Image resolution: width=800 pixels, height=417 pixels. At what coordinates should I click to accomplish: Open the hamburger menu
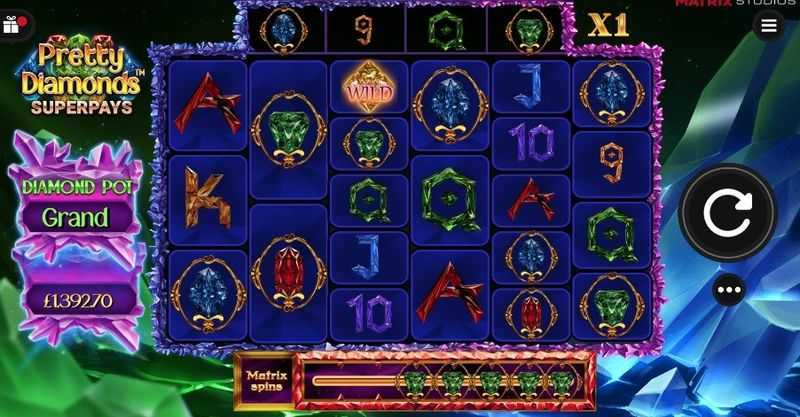tap(768, 26)
